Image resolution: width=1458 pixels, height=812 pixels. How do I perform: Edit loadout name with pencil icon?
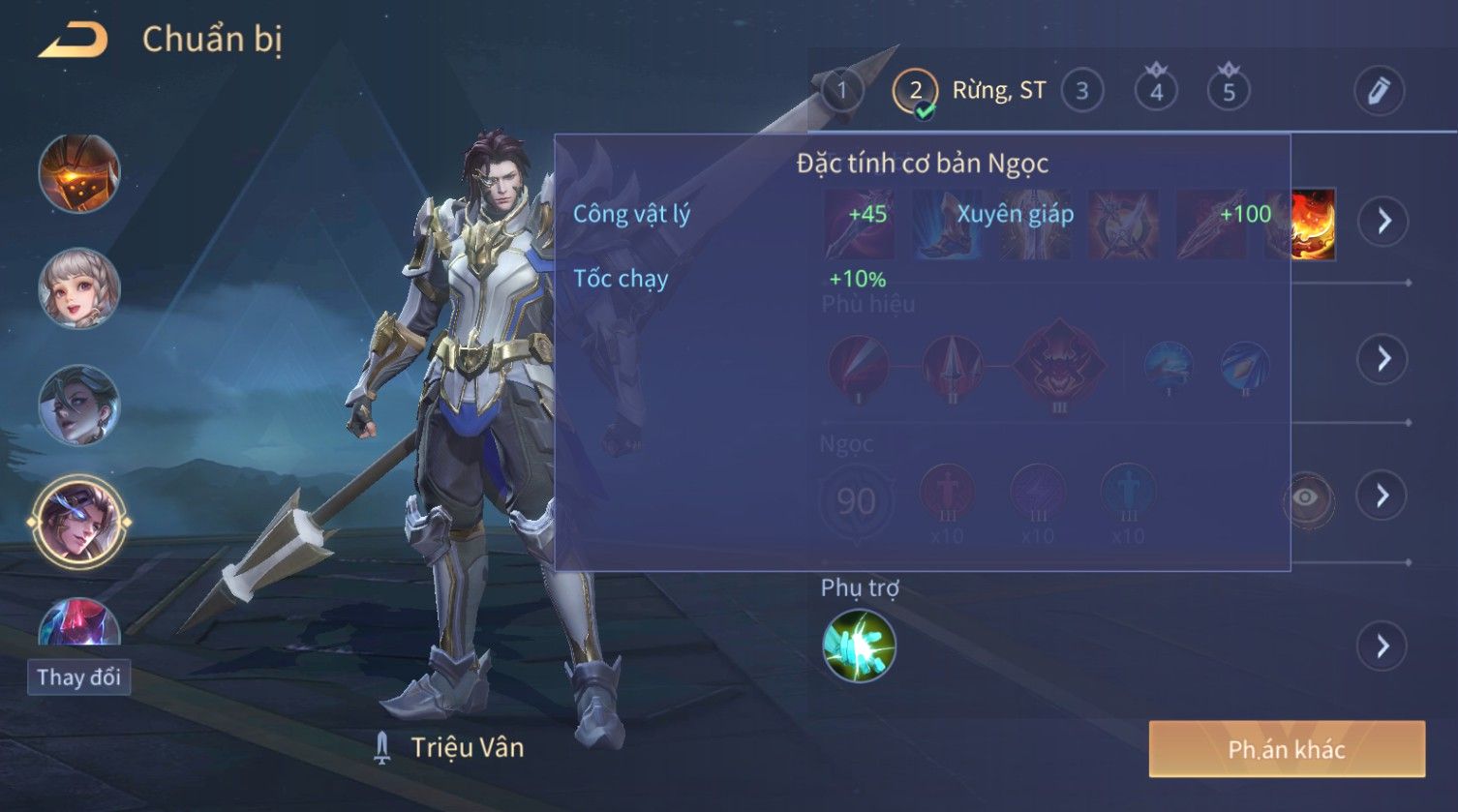tap(1379, 91)
